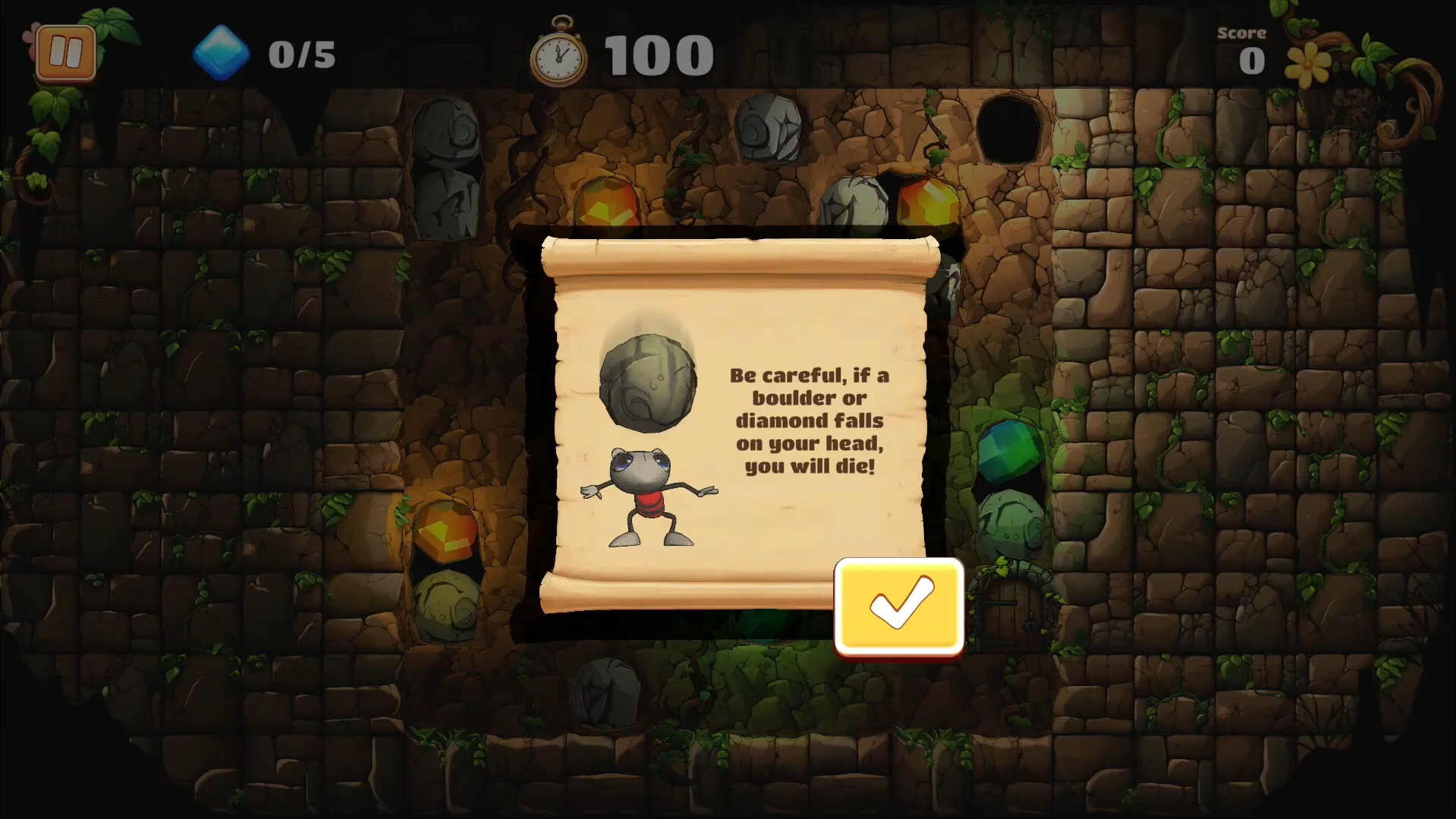Confirm the tutorial with the yellow checkmark button
The image size is (1456, 819).
[x=899, y=605]
